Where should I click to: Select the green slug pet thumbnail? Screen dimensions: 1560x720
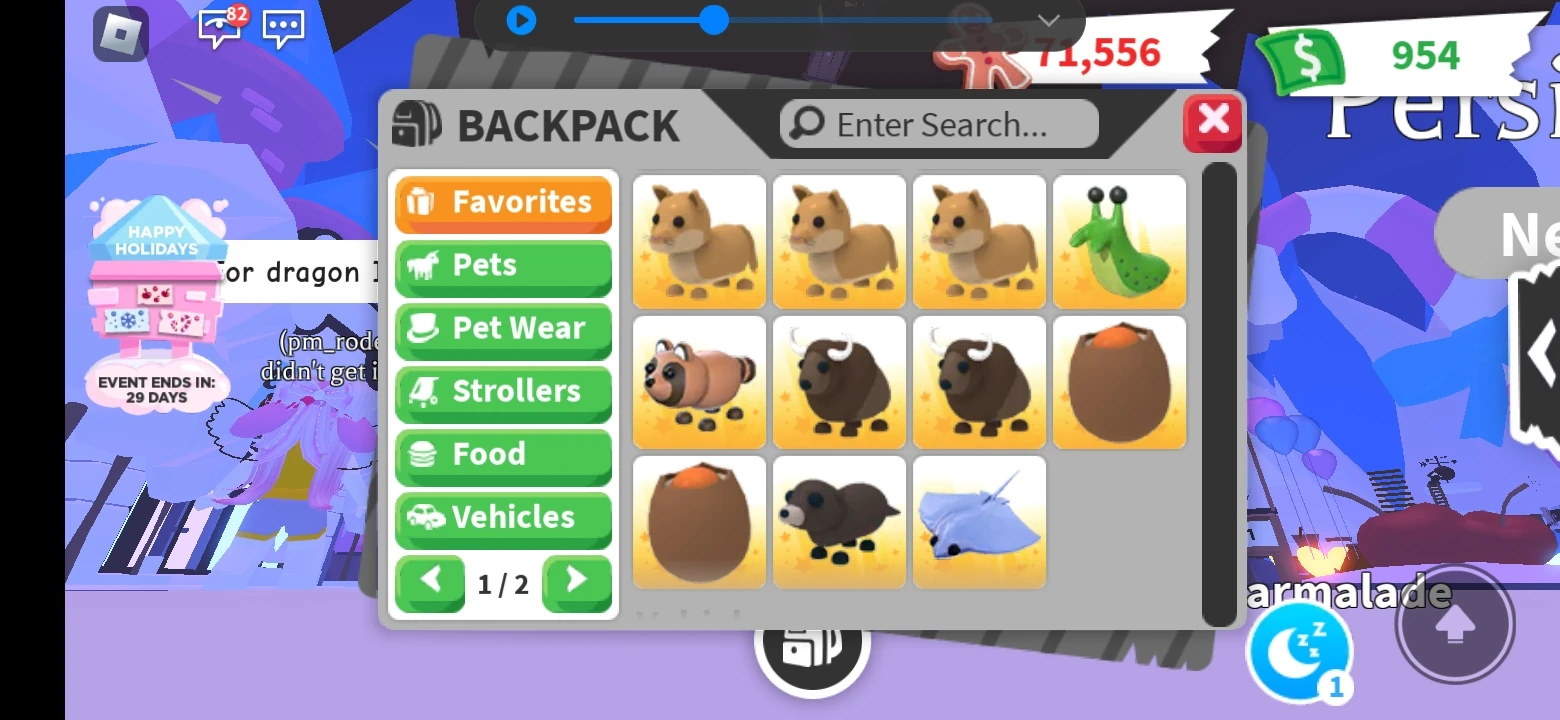click(x=1119, y=240)
